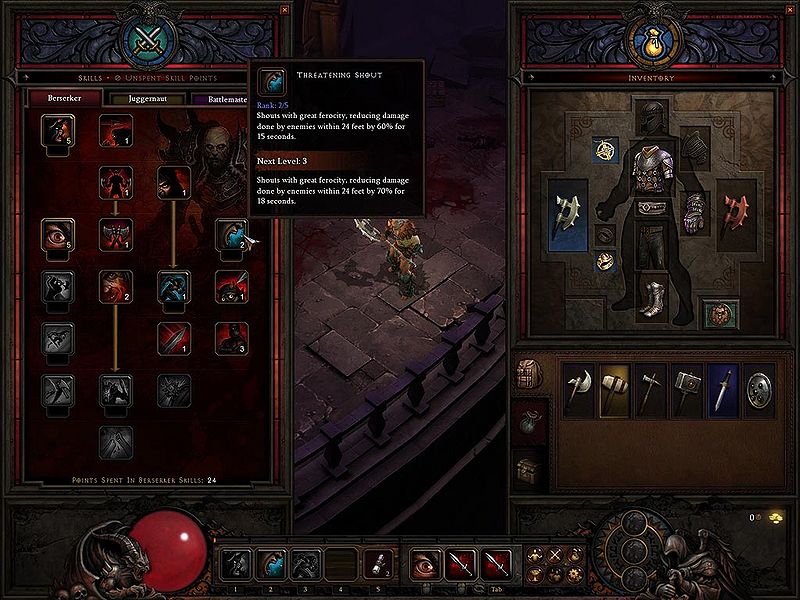Click the gold-highlighted maul in the inventory
Image resolution: width=800 pixels, height=600 pixels.
pos(615,389)
